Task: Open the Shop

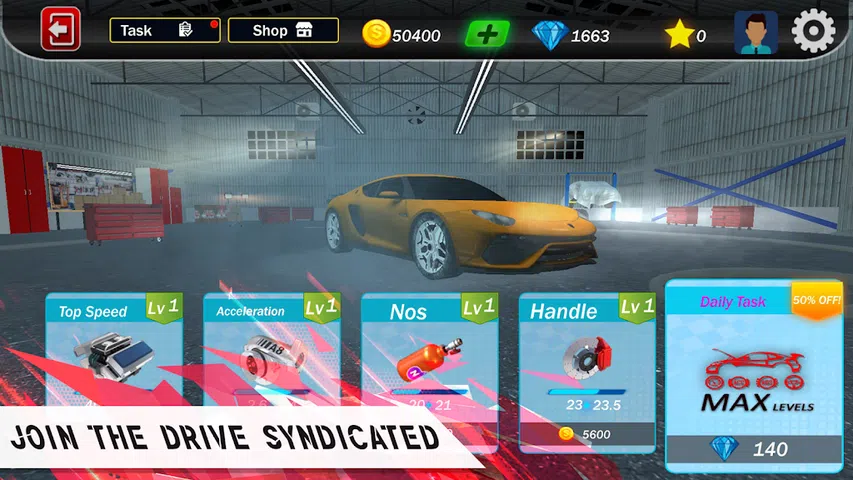Action: pyautogui.click(x=283, y=30)
